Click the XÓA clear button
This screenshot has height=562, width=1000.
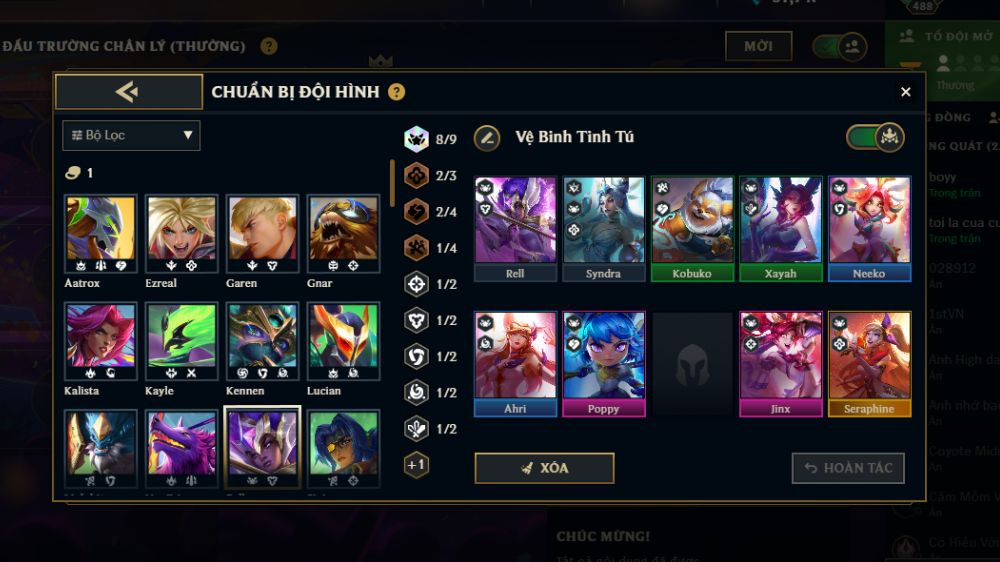(544, 468)
